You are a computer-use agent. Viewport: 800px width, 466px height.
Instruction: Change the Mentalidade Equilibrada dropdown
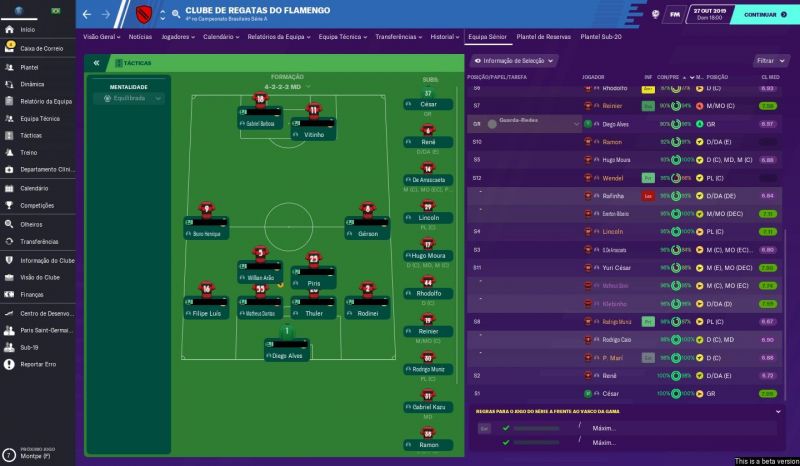pos(128,98)
